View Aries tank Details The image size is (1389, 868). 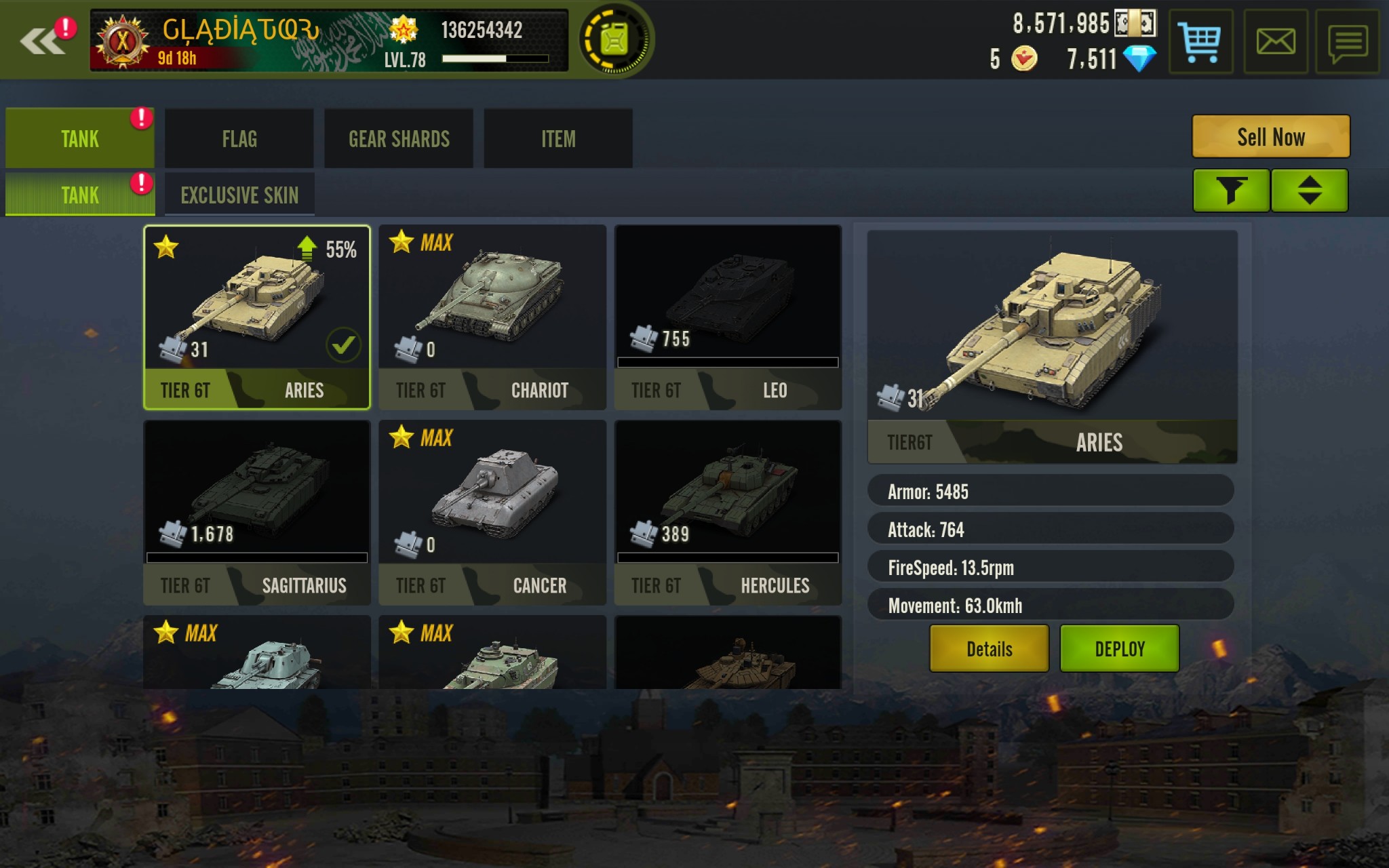(x=989, y=649)
